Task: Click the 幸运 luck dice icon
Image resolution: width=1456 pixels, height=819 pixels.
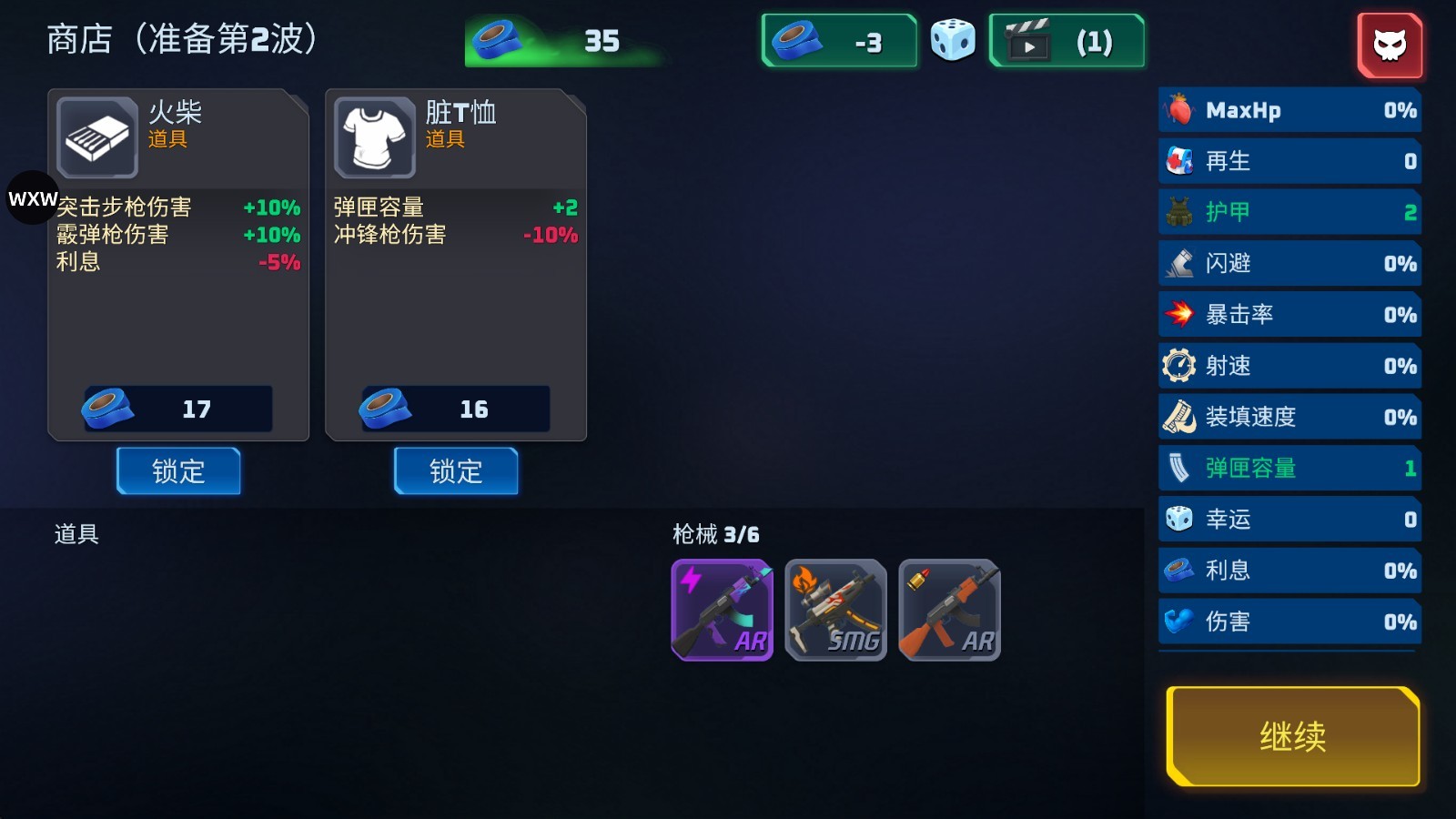Action: [1180, 519]
